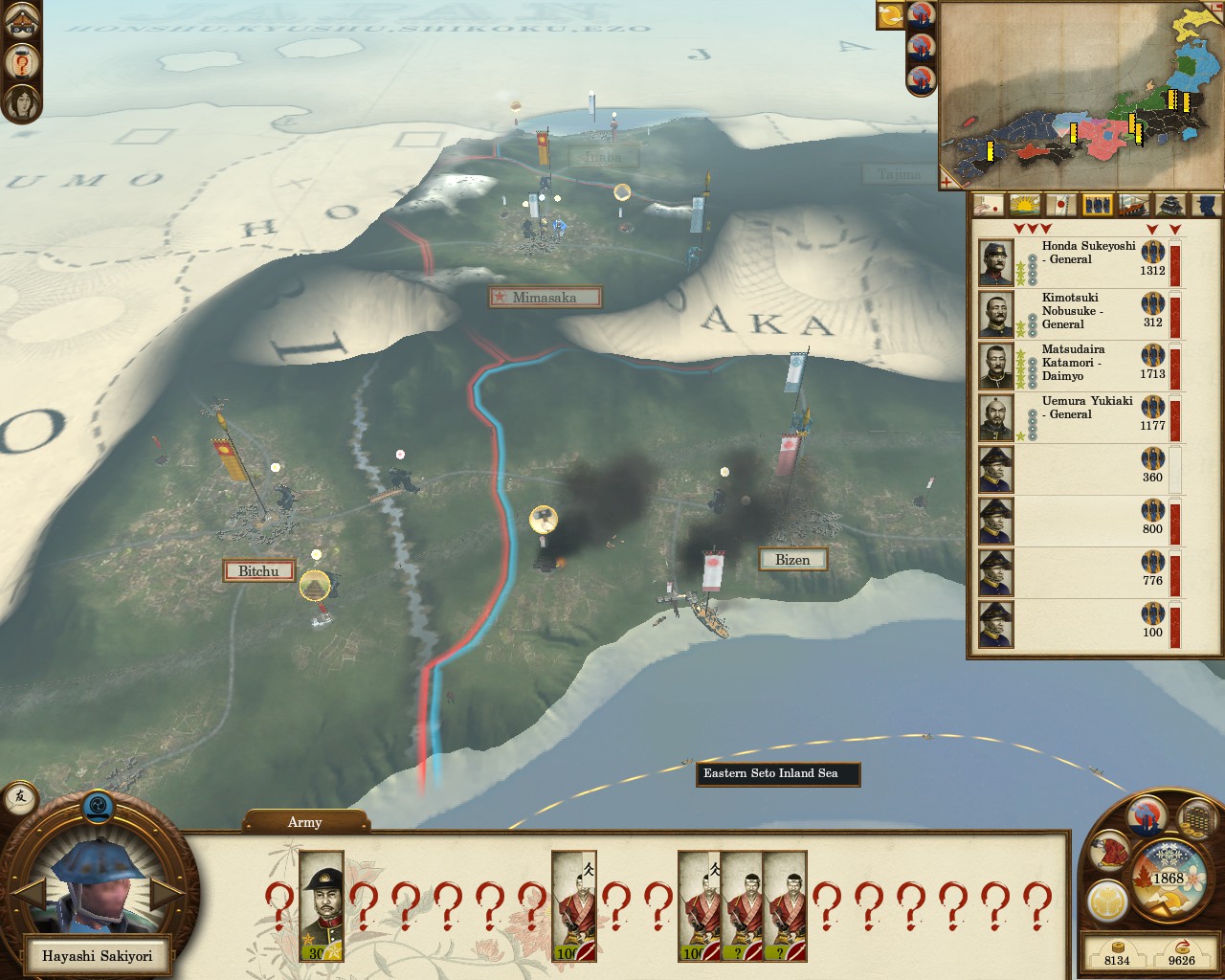The width and height of the screenshot is (1225, 980).
Task: Click the campaign minimap of Japan
Action: [1080, 94]
